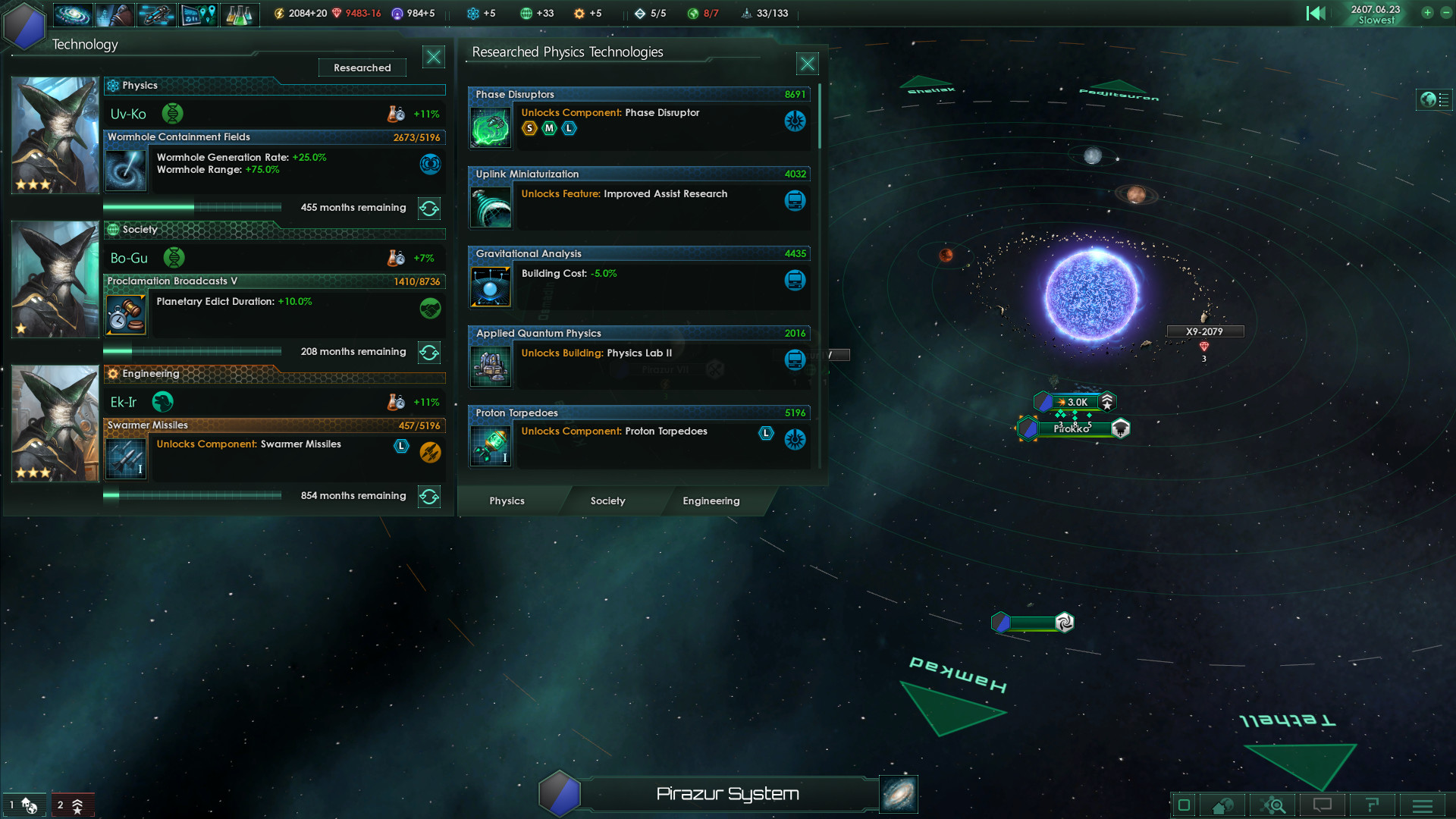Open the Situation Log map icon

(198, 14)
